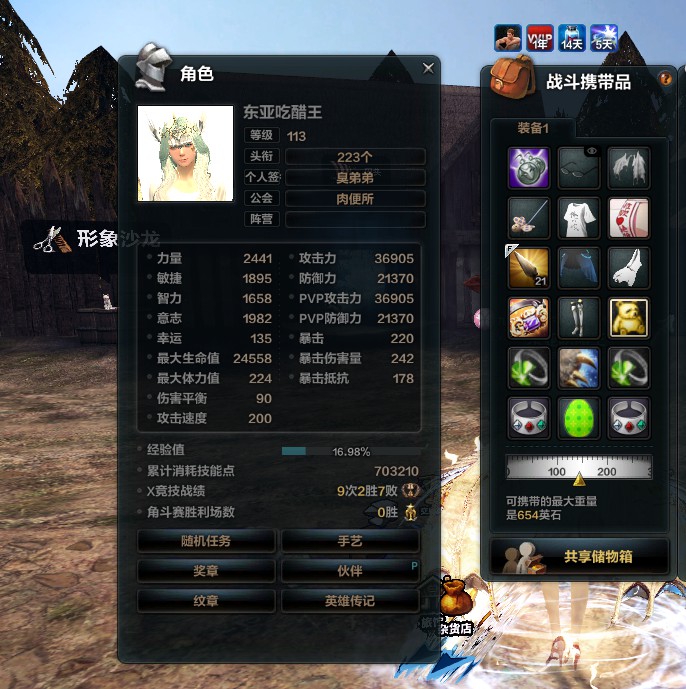The width and height of the screenshot is (686, 689).
Task: Open the 随机任务 random missions panel
Action: click(x=206, y=541)
